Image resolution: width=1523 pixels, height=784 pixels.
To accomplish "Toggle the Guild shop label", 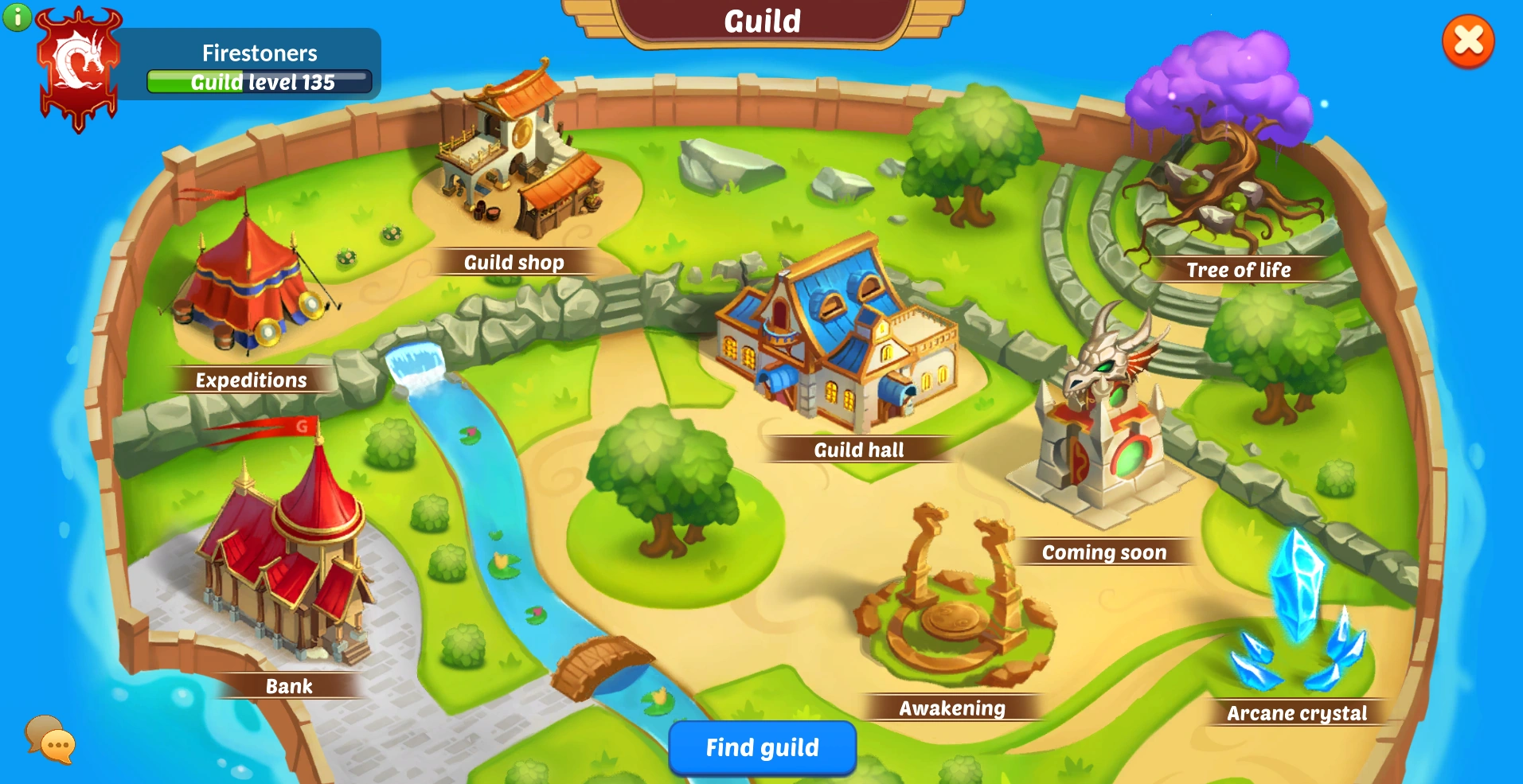I will (x=514, y=262).
